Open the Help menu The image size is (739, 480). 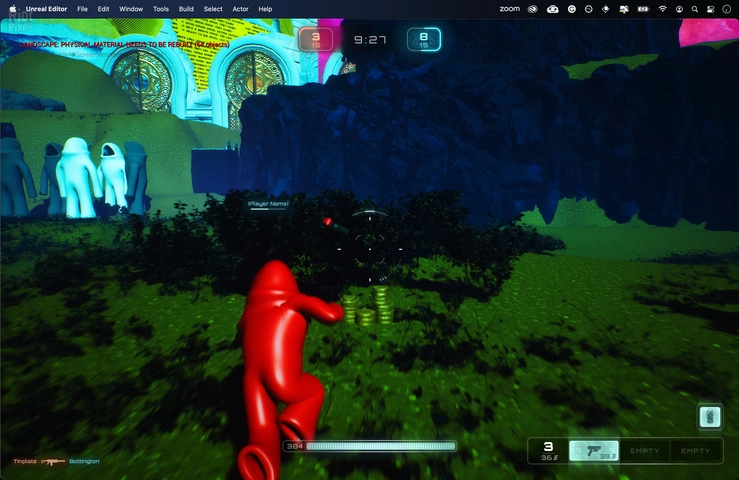point(265,8)
